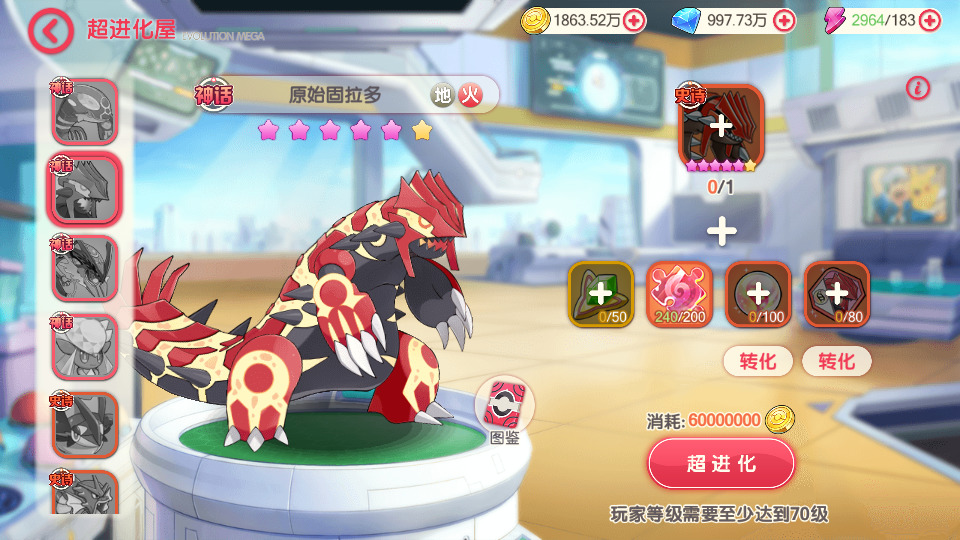Screen dimensions: 960x540
Task: Select the orb material slot (0/100)
Action: (758, 294)
